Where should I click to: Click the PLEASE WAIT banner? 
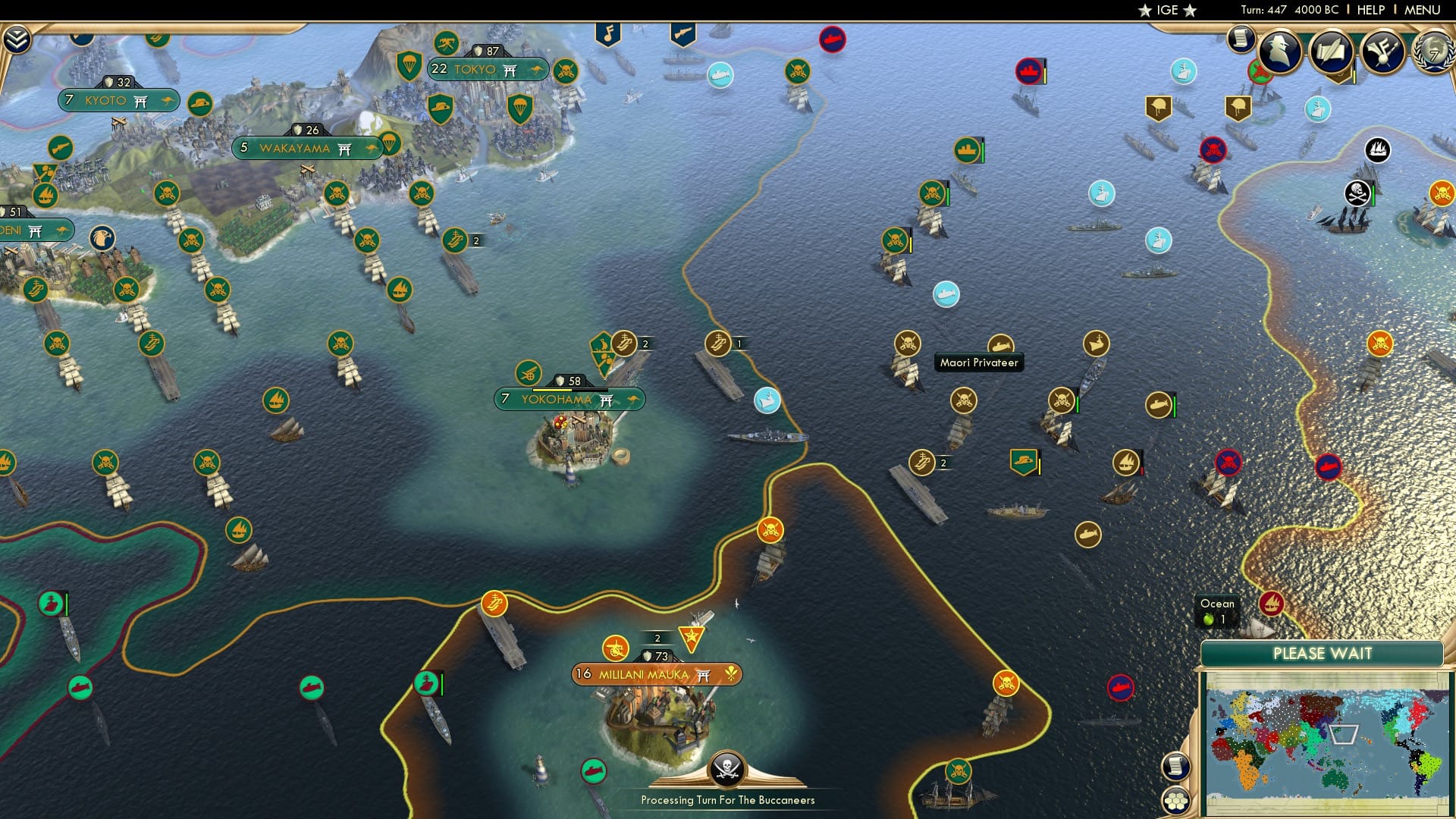pyautogui.click(x=1323, y=653)
